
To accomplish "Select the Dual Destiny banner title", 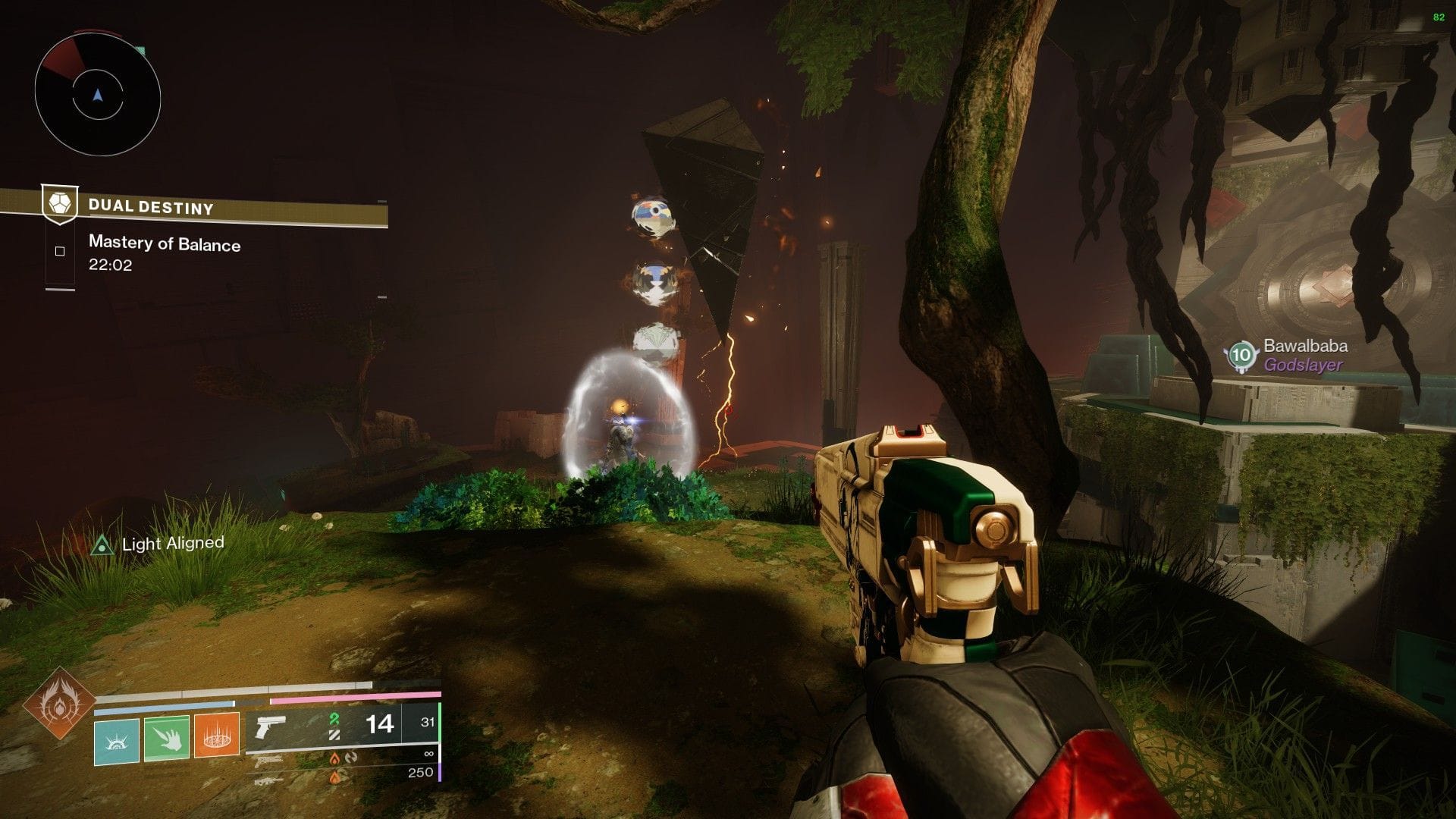I will 149,205.
